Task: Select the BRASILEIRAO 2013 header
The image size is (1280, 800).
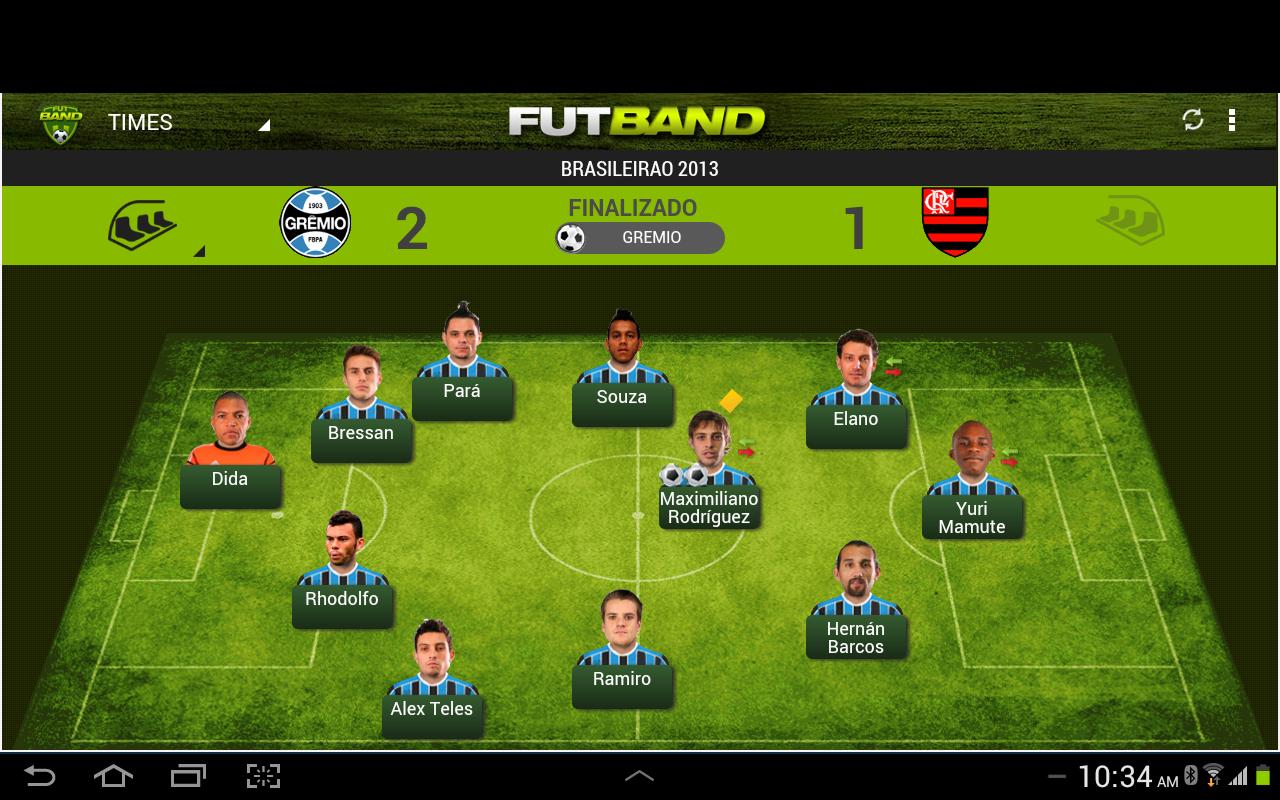Action: (638, 169)
